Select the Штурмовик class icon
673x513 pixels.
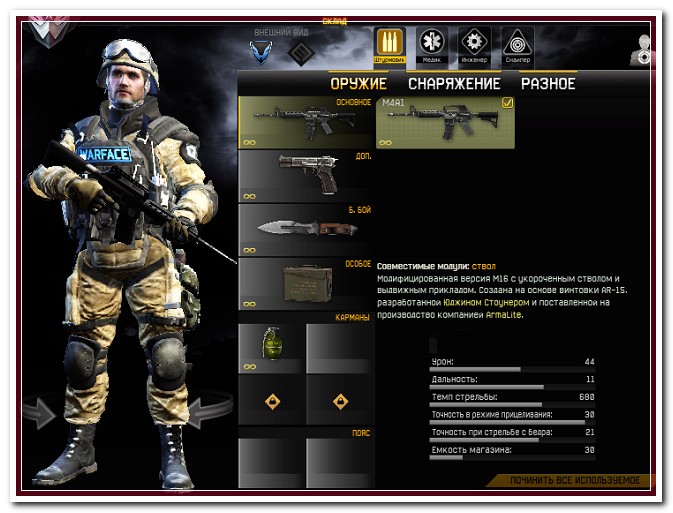[x=389, y=46]
